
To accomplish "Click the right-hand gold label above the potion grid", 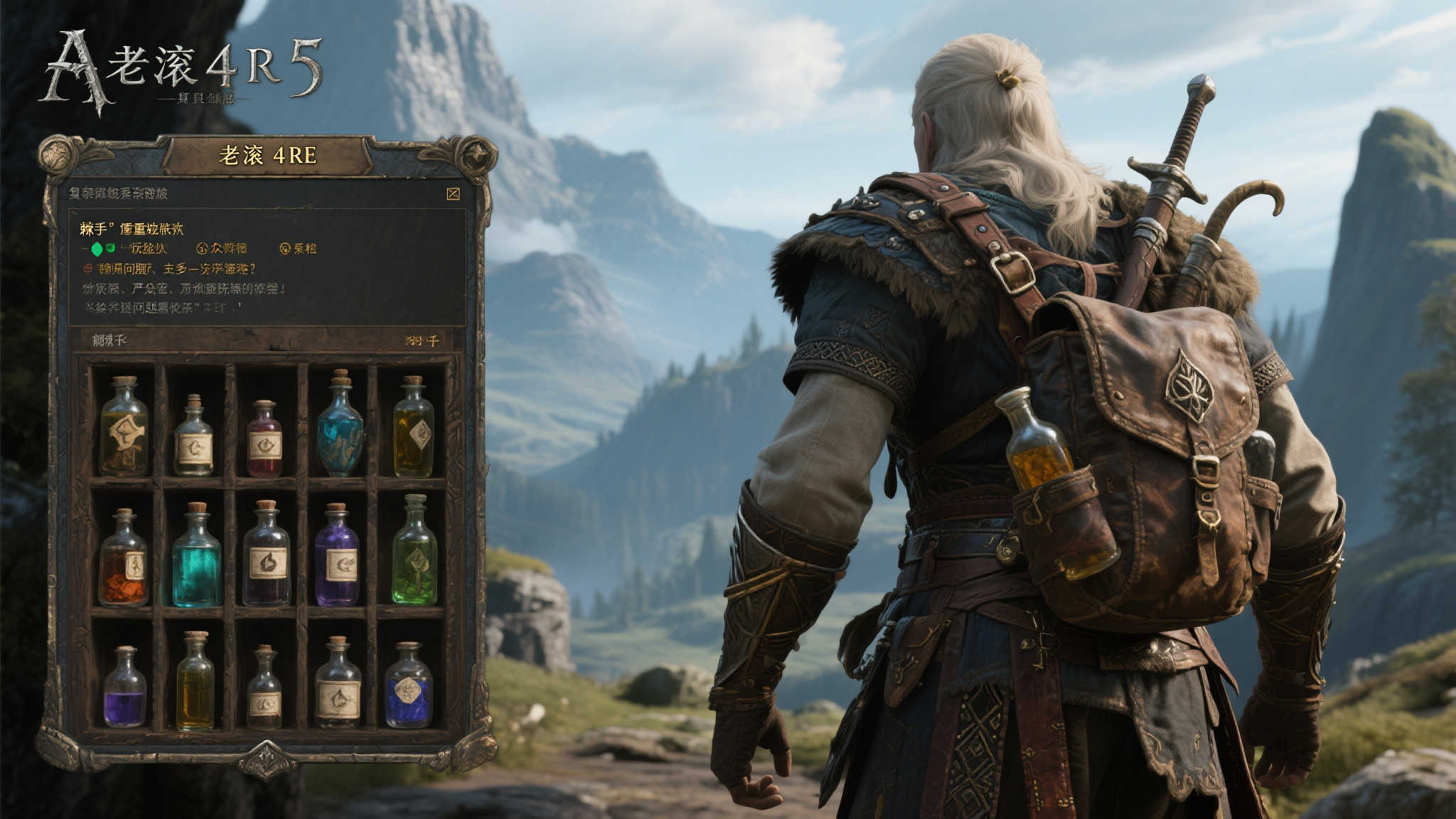I will point(422,341).
